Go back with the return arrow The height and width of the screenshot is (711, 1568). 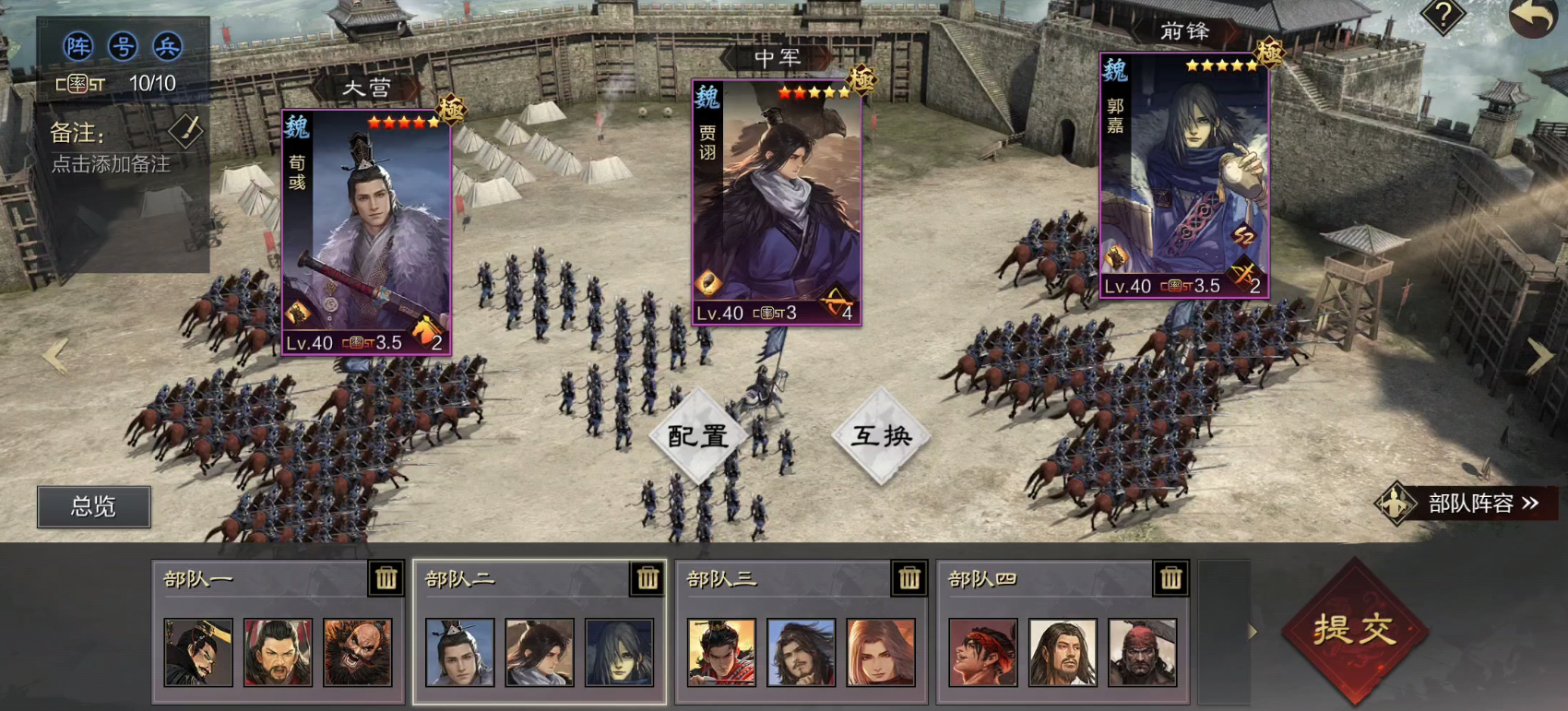(1533, 18)
